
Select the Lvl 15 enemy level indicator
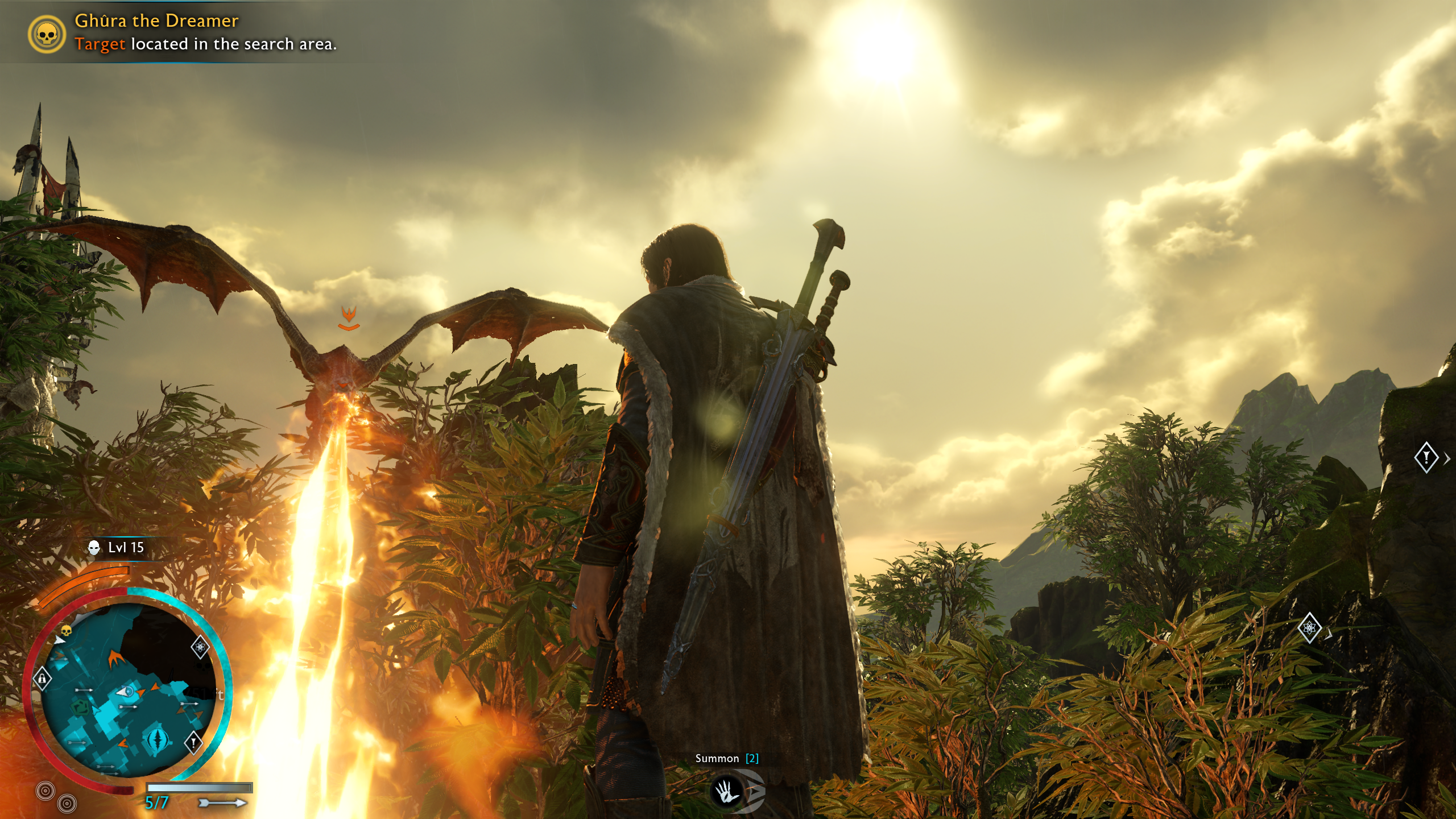tap(117, 548)
